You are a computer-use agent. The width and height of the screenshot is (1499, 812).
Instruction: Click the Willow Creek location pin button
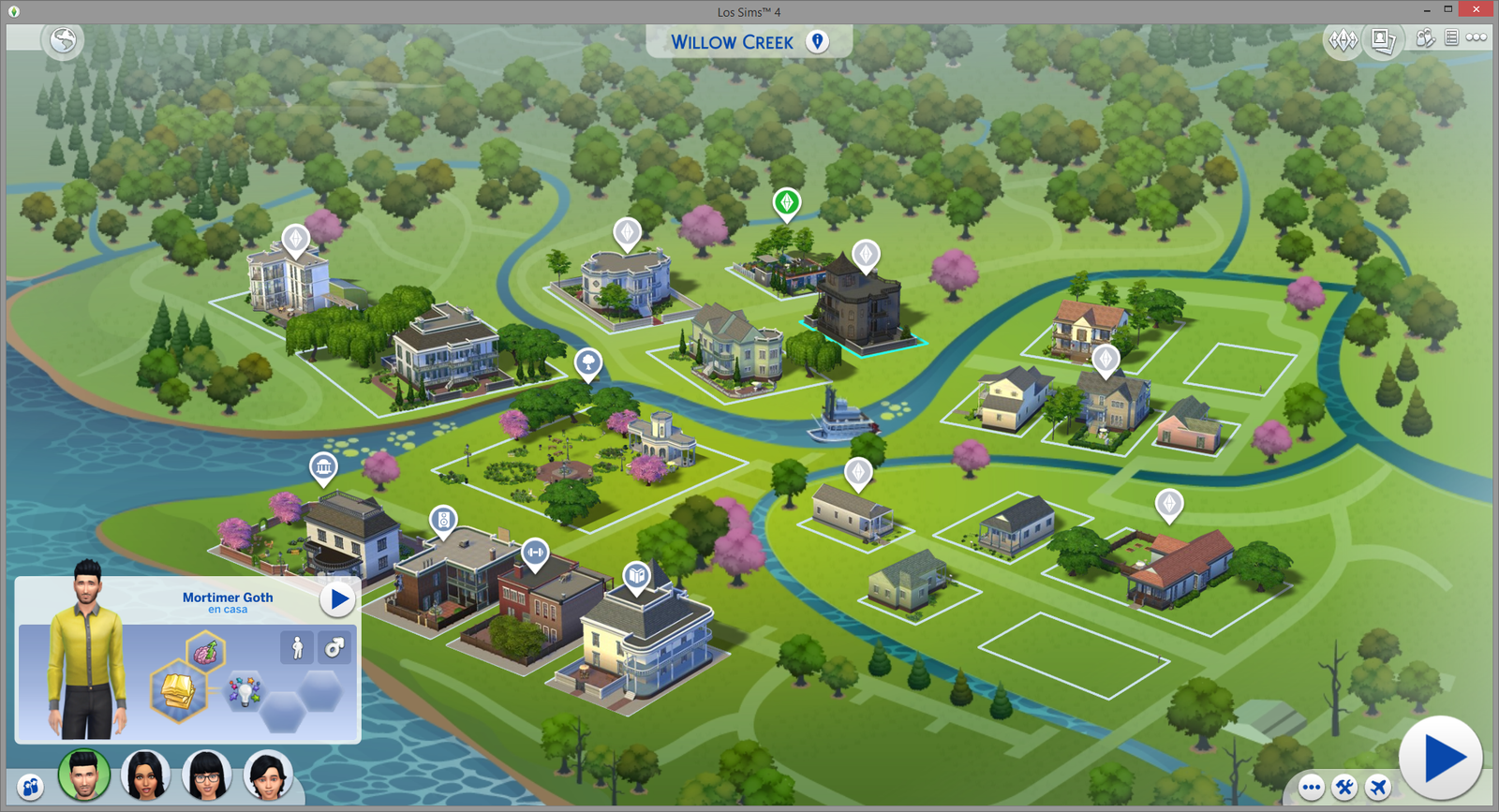[817, 41]
